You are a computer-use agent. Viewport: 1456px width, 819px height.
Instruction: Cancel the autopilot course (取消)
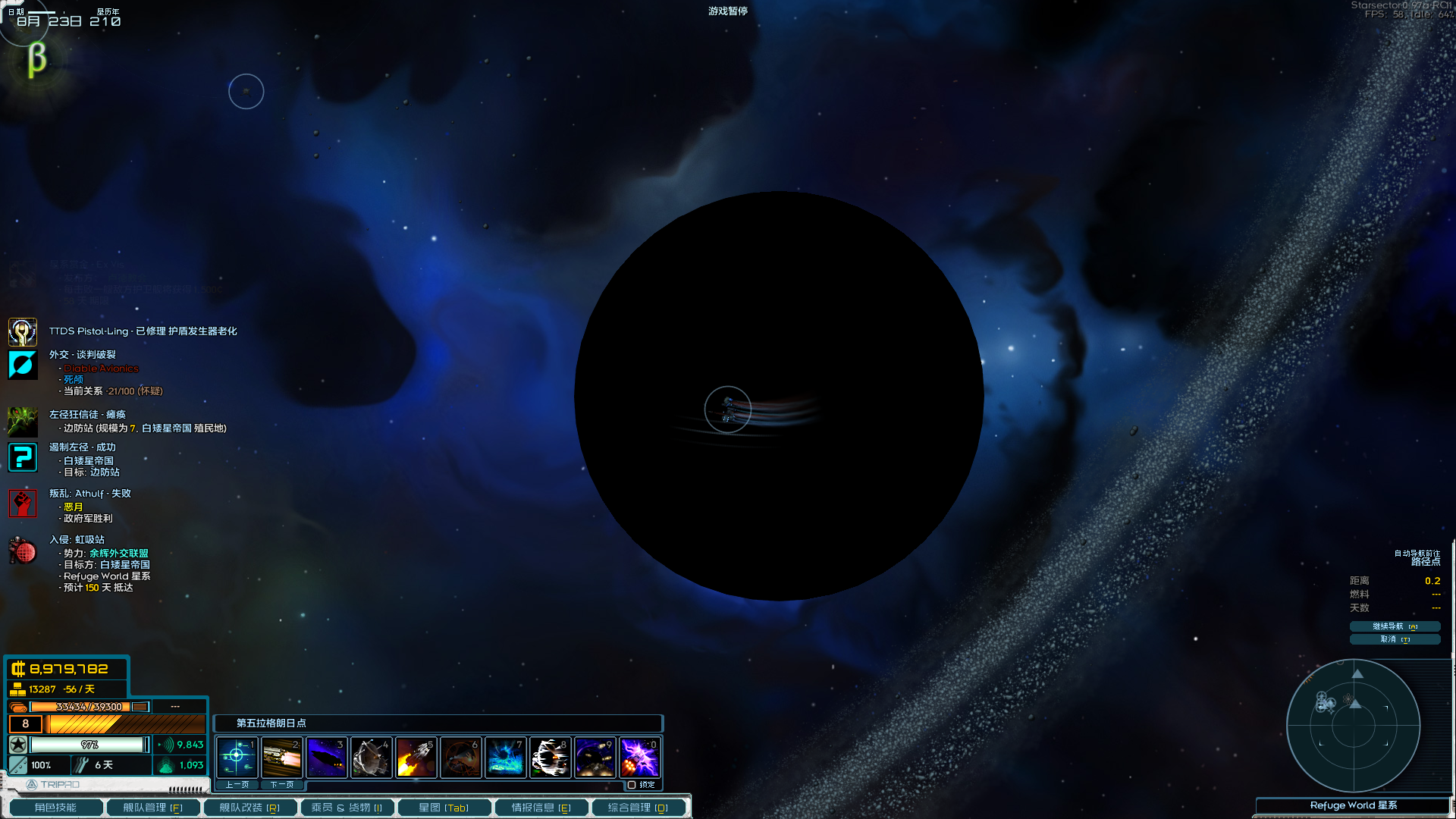[x=1394, y=639]
